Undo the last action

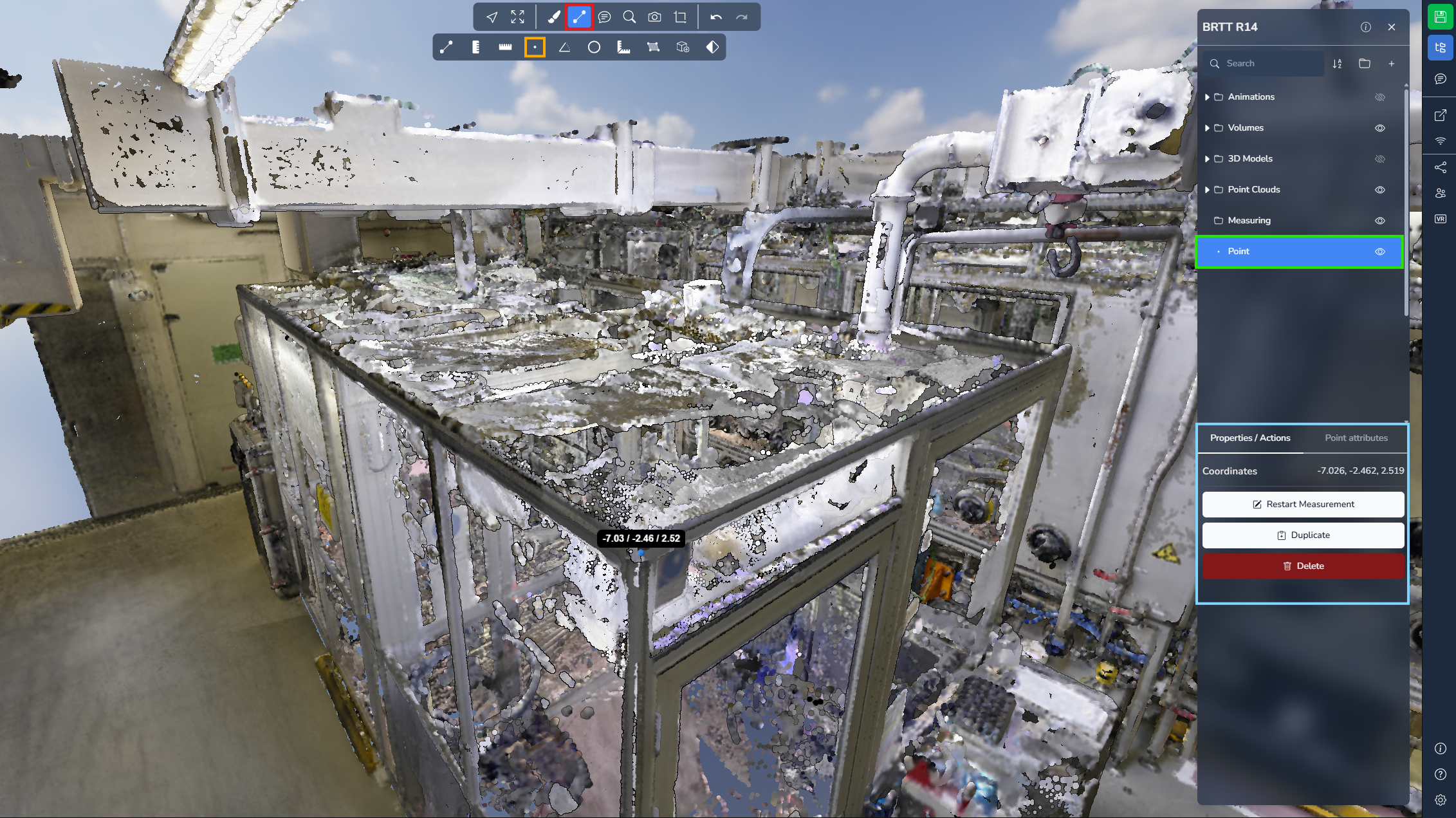tap(716, 17)
